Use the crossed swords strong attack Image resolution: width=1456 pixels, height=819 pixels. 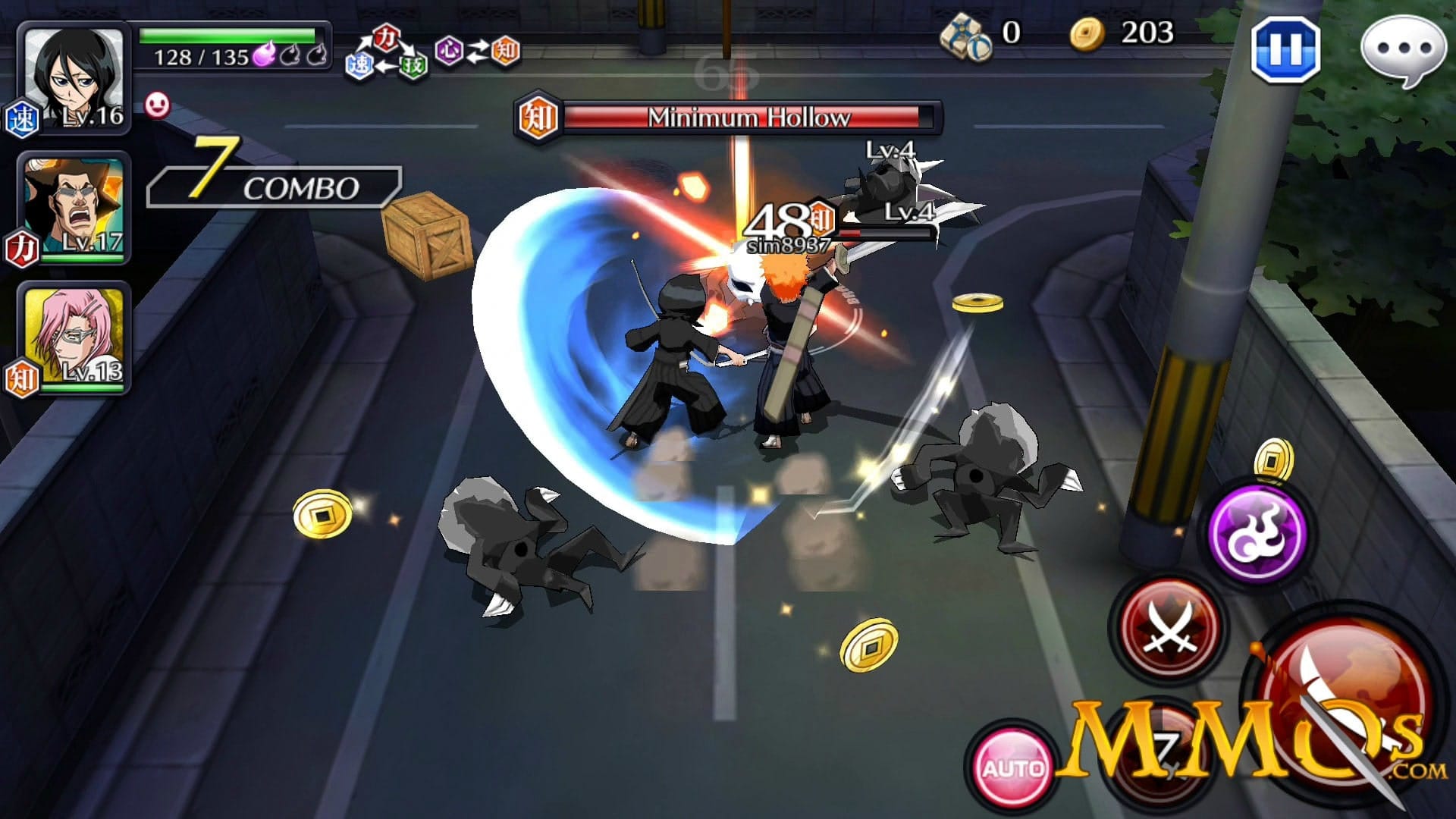[1169, 628]
